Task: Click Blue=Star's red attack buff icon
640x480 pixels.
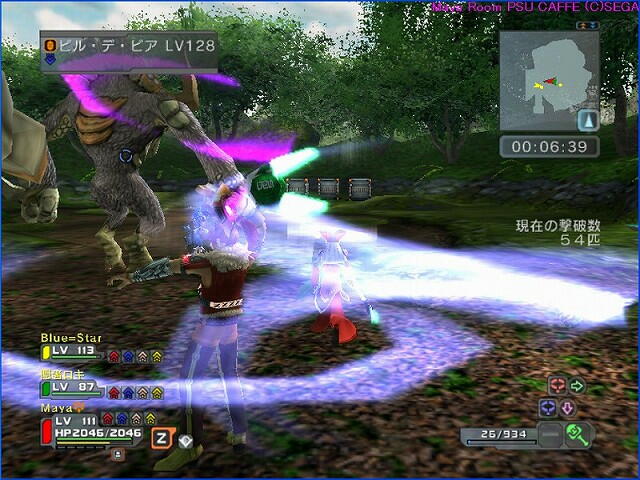Action: [114, 355]
